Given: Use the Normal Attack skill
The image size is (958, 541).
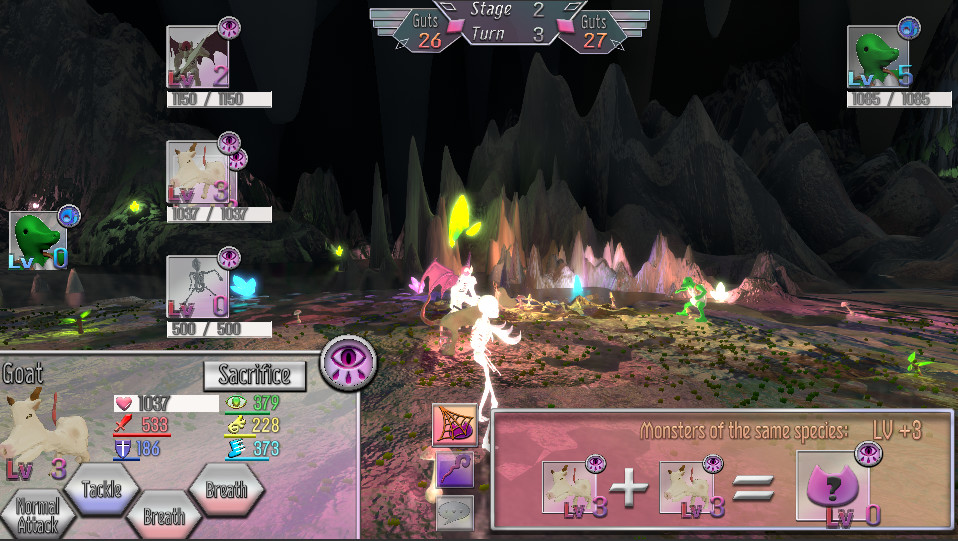Looking at the screenshot, I should 38,514.
